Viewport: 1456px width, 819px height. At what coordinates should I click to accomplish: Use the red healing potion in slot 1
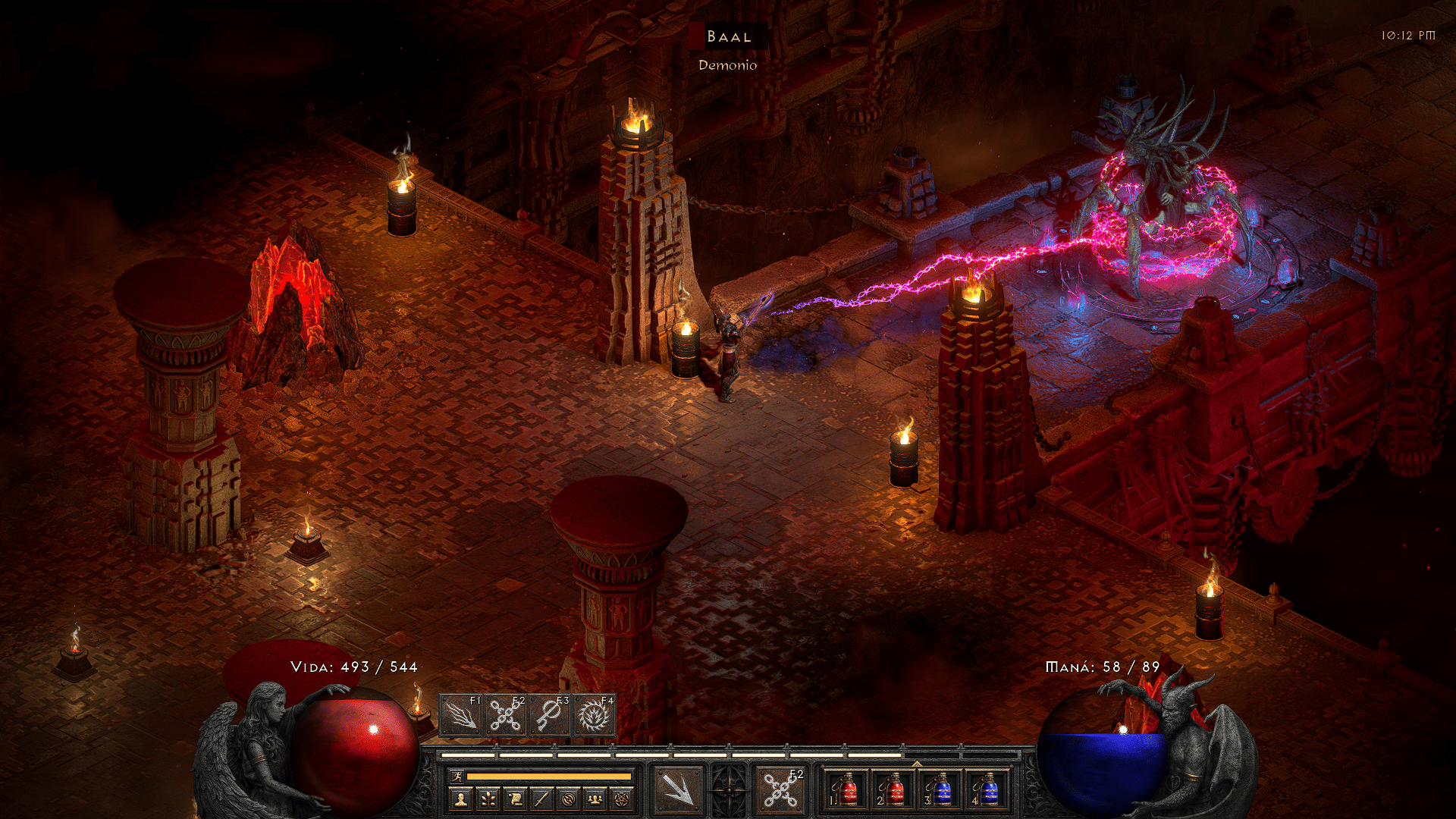click(847, 790)
